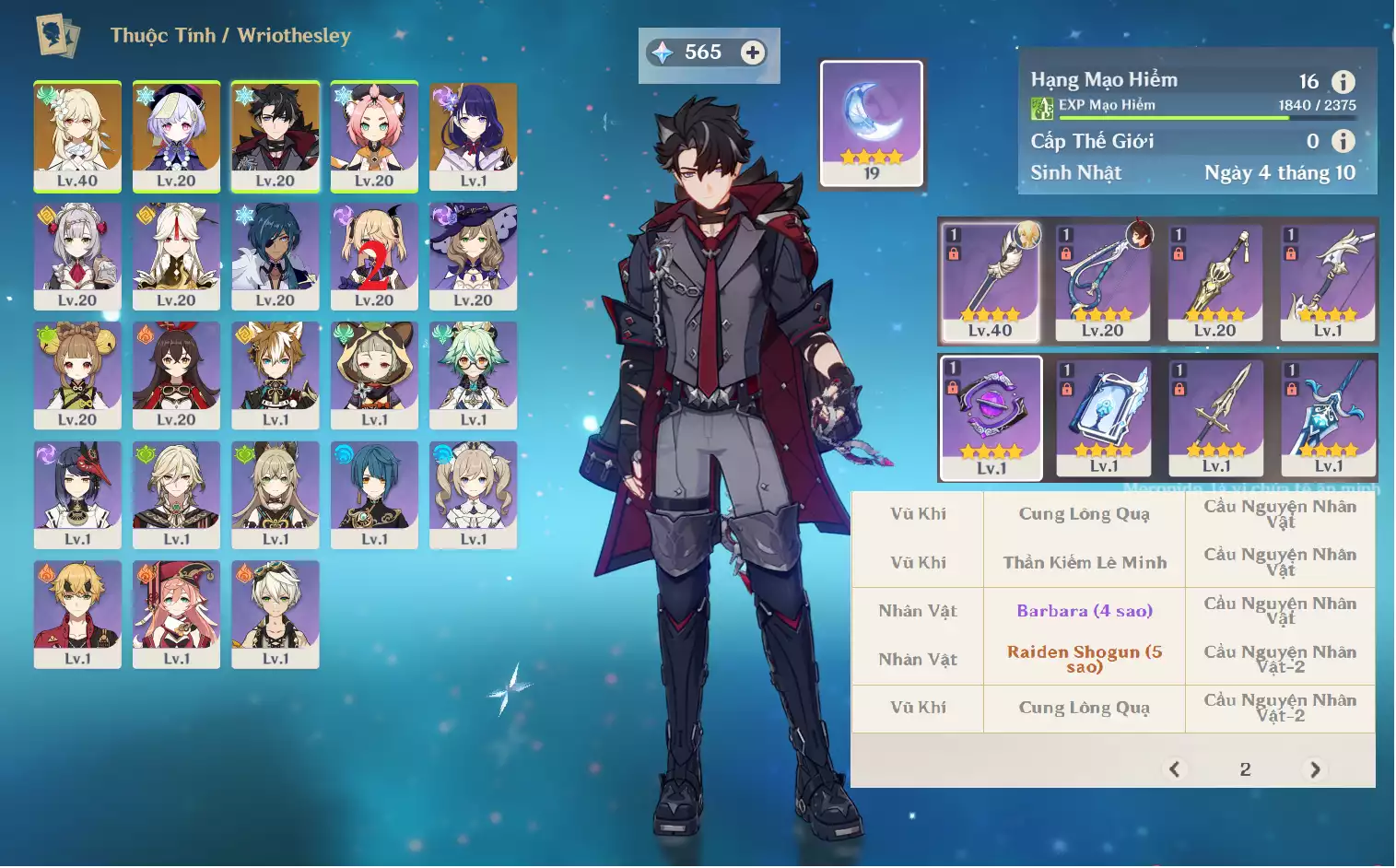The width and height of the screenshot is (1396, 868).
Task: Open the Adventure Rank info icon
Action: 1343,82
